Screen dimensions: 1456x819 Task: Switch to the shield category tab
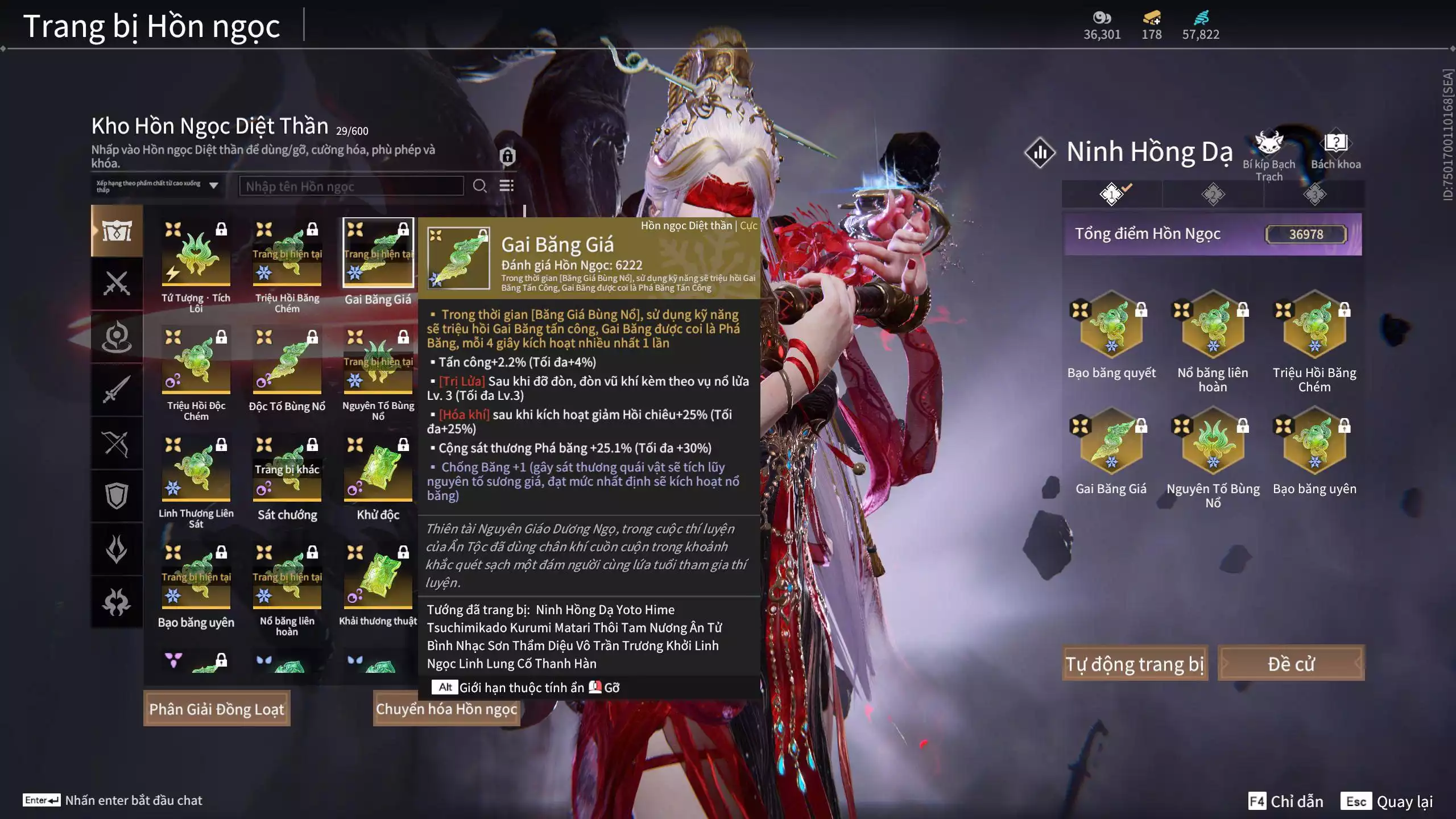pos(117,496)
